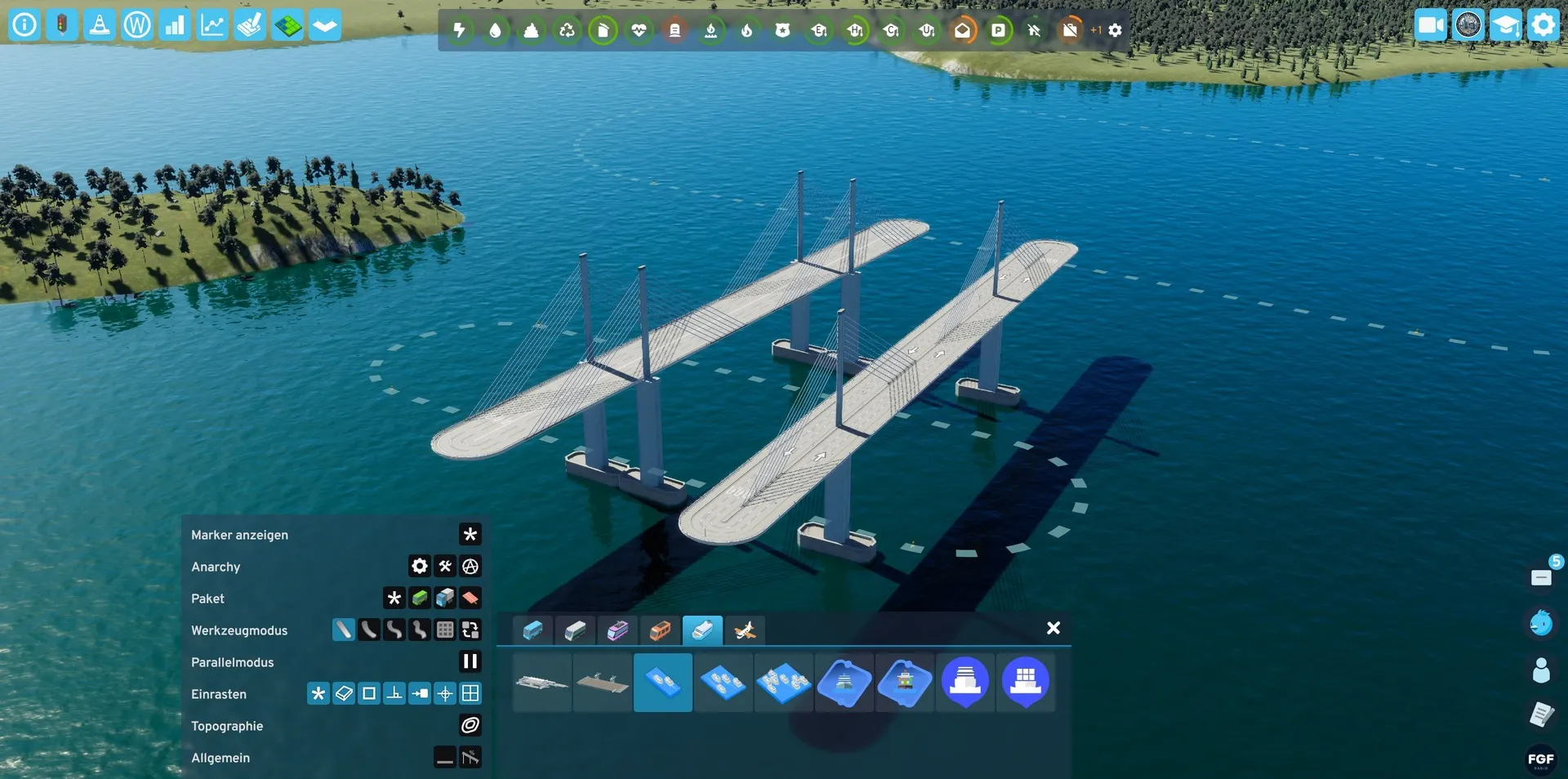Image resolution: width=1568 pixels, height=779 pixels.
Task: Open the FGF radio button
Action: [1540, 759]
